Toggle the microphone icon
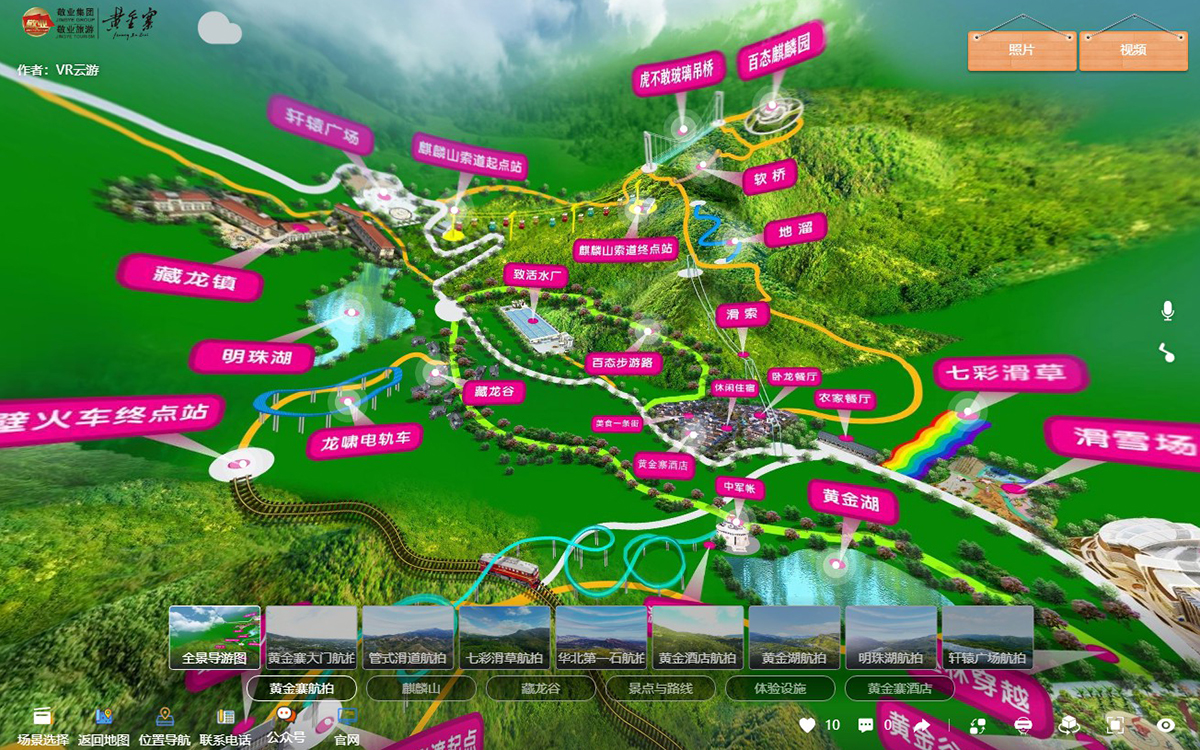 click(1167, 311)
